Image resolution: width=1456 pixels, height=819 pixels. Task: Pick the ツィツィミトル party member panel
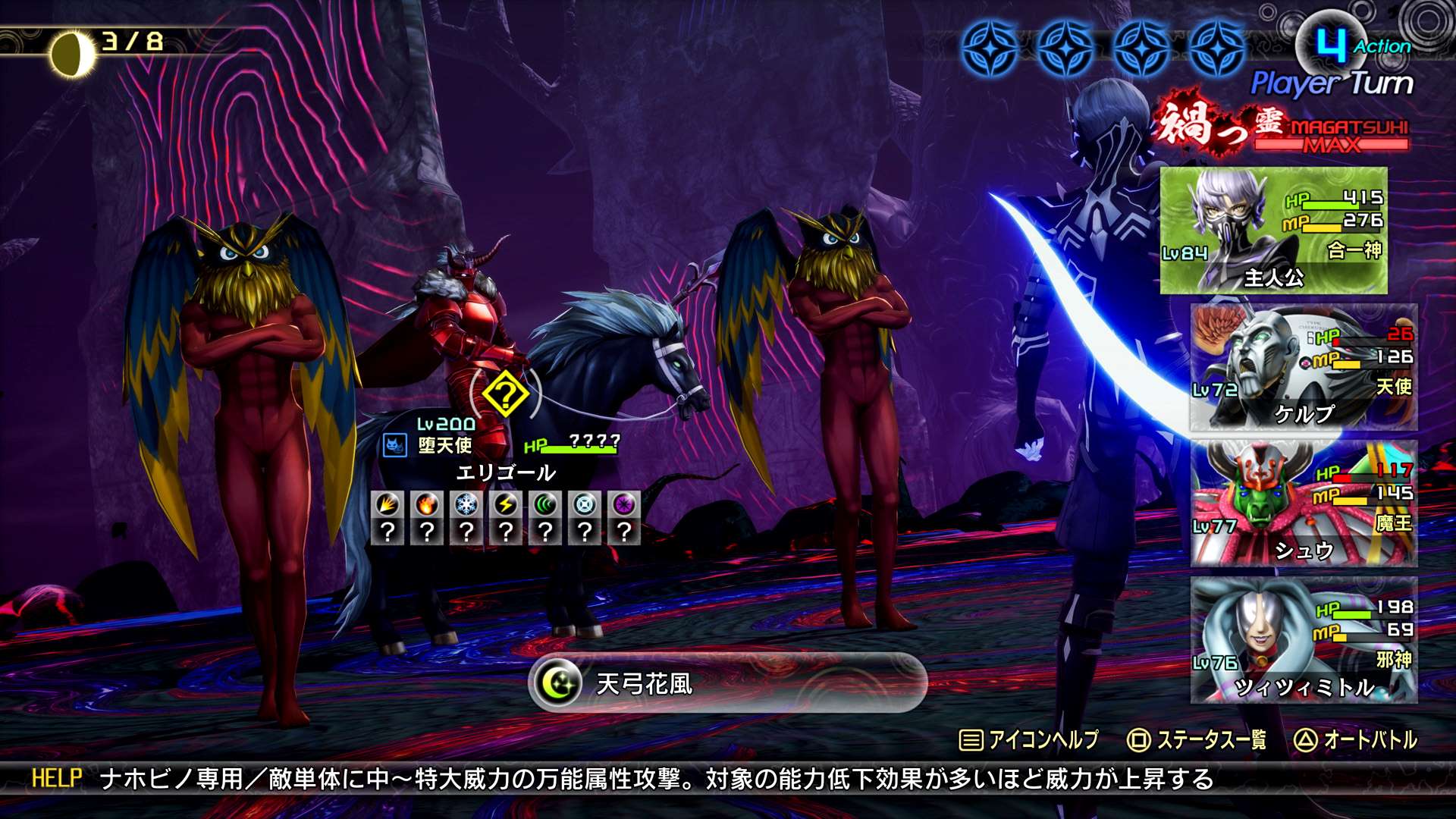tap(1303, 640)
